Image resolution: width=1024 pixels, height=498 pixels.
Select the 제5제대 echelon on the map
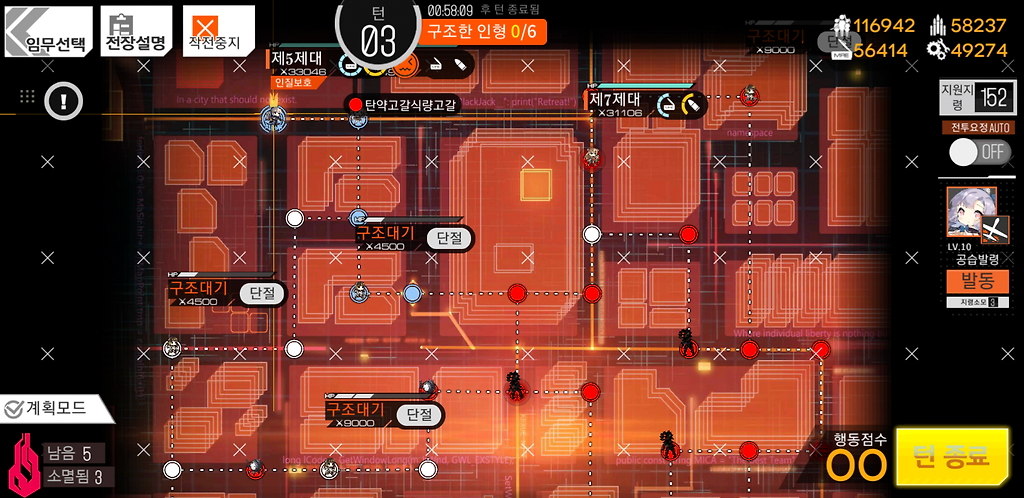tap(273, 119)
